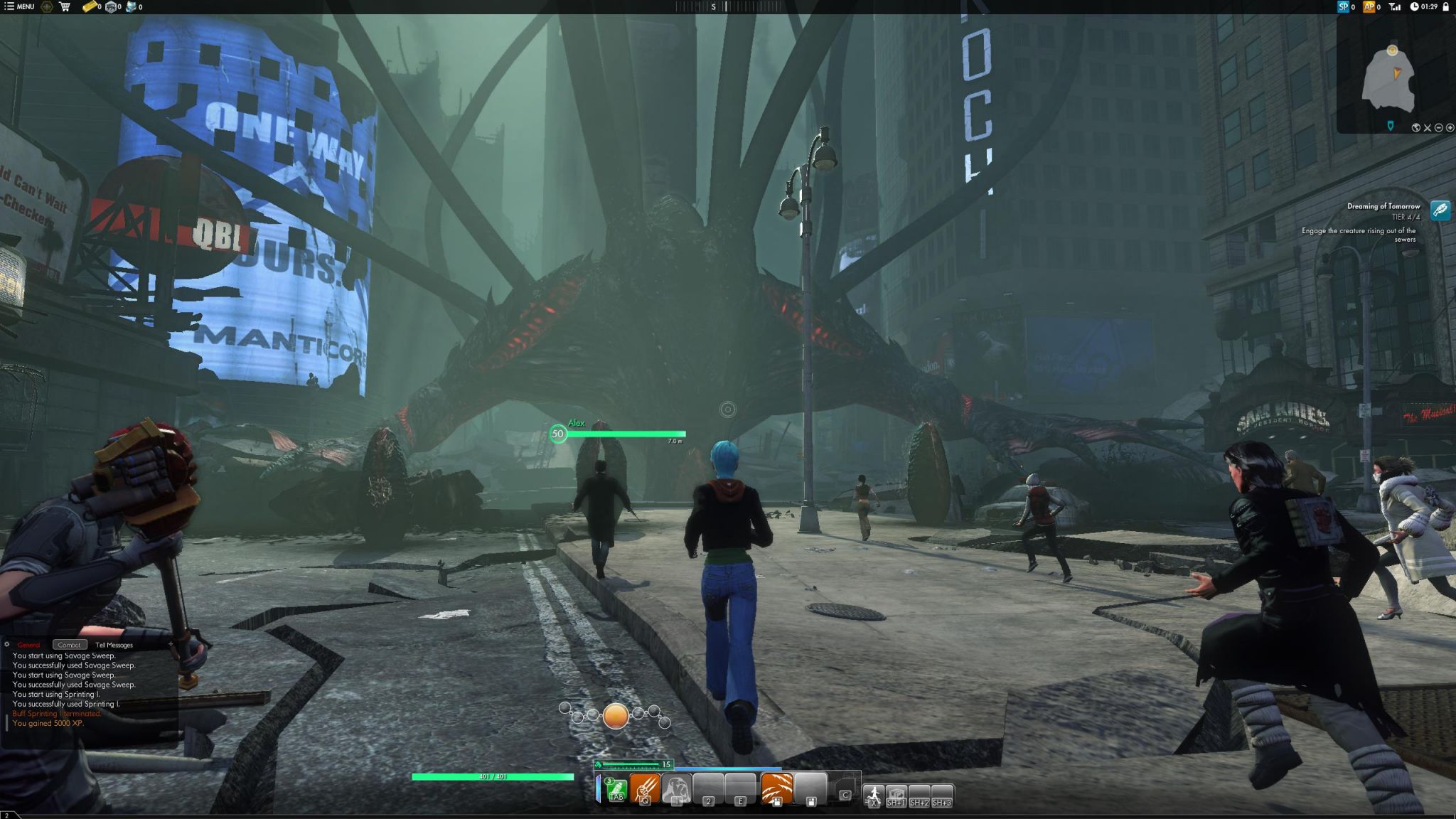Screen dimensions: 1456x819
Task: Click the AP ability points icon
Action: (1369, 6)
